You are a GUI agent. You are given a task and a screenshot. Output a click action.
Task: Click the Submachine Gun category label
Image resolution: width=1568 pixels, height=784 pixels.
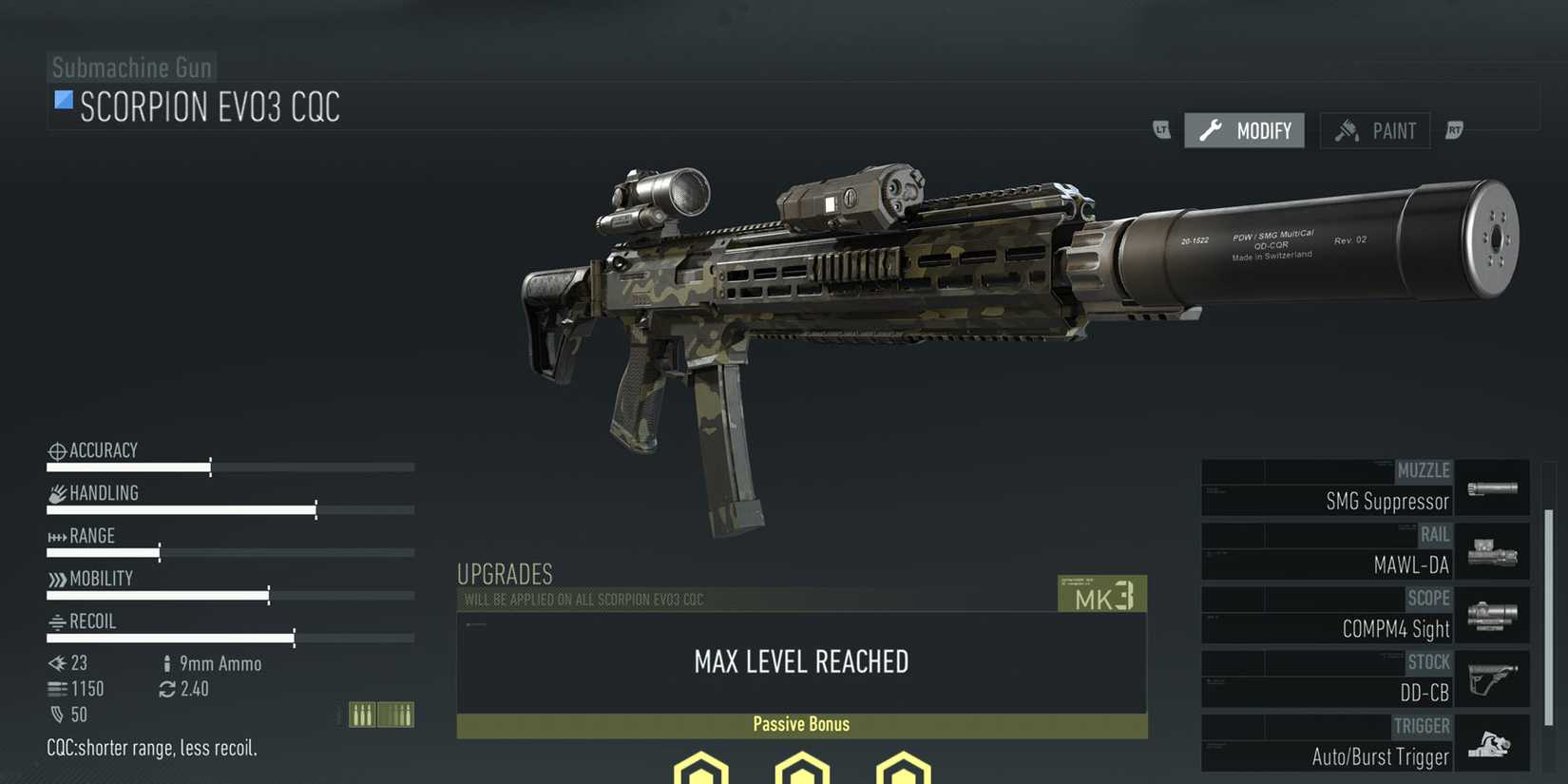(x=131, y=67)
